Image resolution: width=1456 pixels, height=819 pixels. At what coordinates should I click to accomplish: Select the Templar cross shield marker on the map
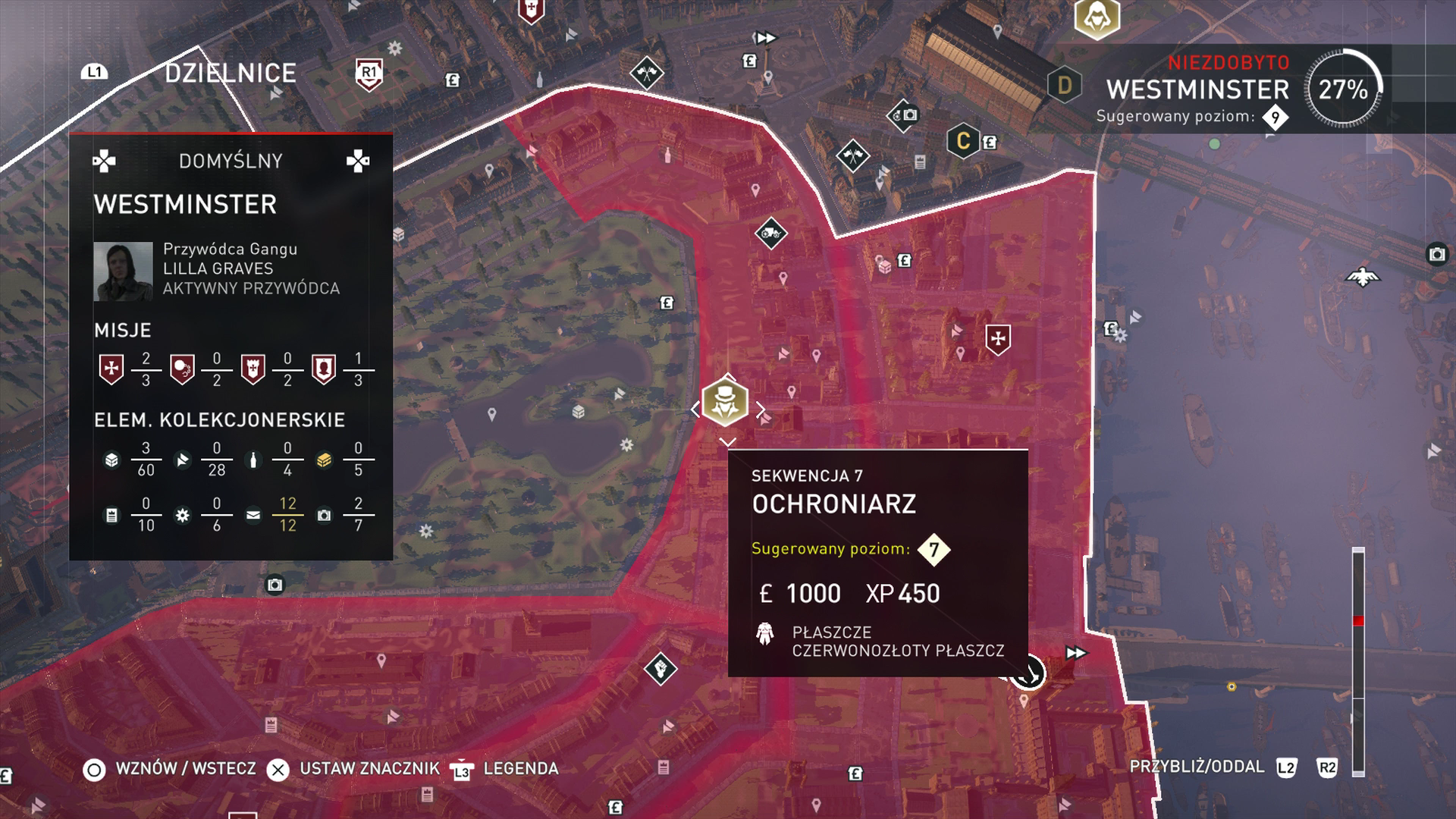pos(998,339)
